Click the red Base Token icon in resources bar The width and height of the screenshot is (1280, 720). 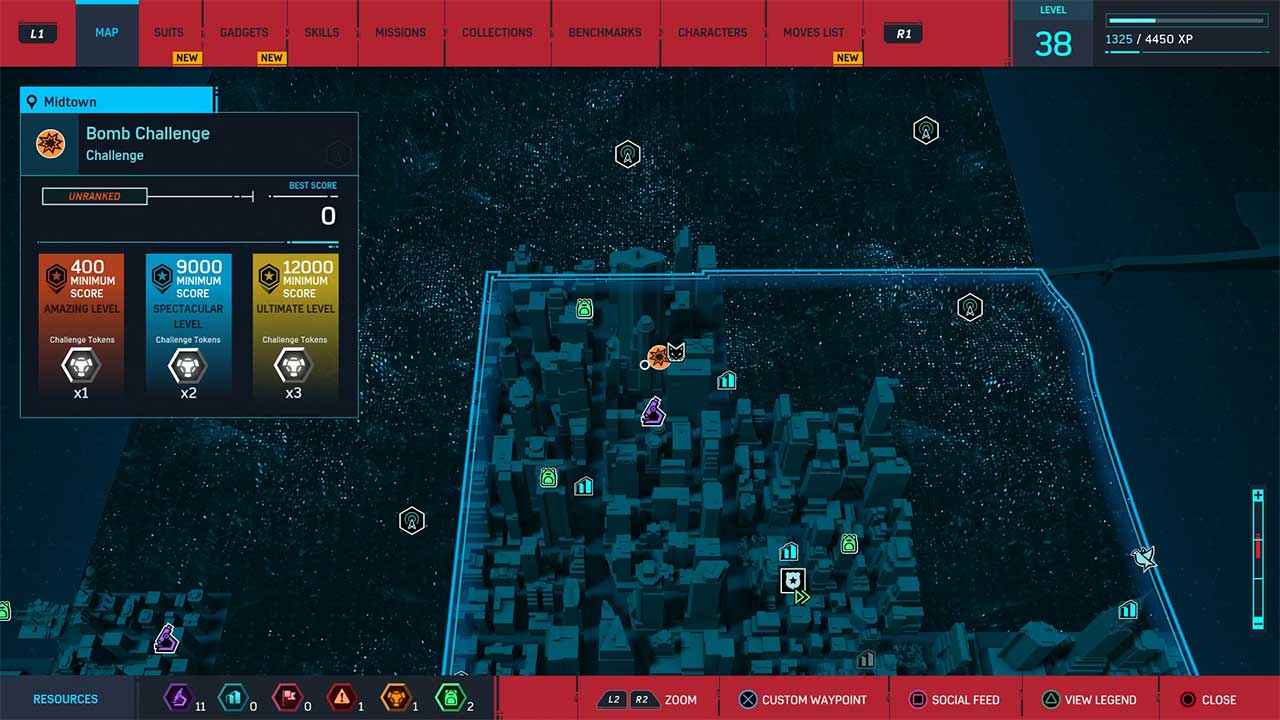click(x=289, y=699)
